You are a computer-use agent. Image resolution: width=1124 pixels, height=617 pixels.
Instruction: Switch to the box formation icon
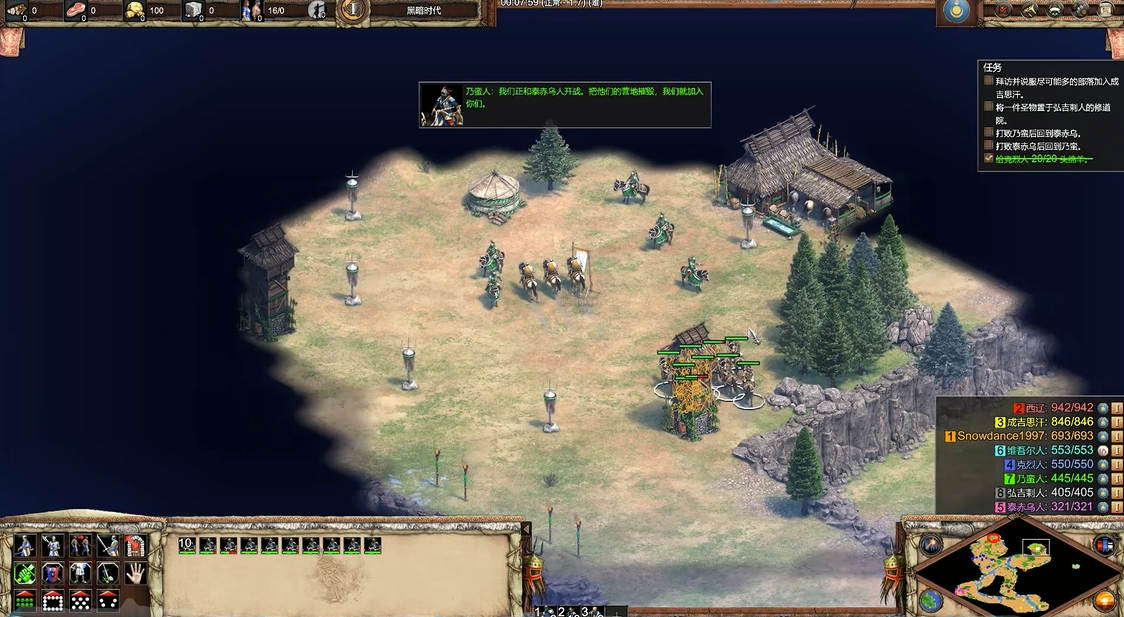click(52, 600)
